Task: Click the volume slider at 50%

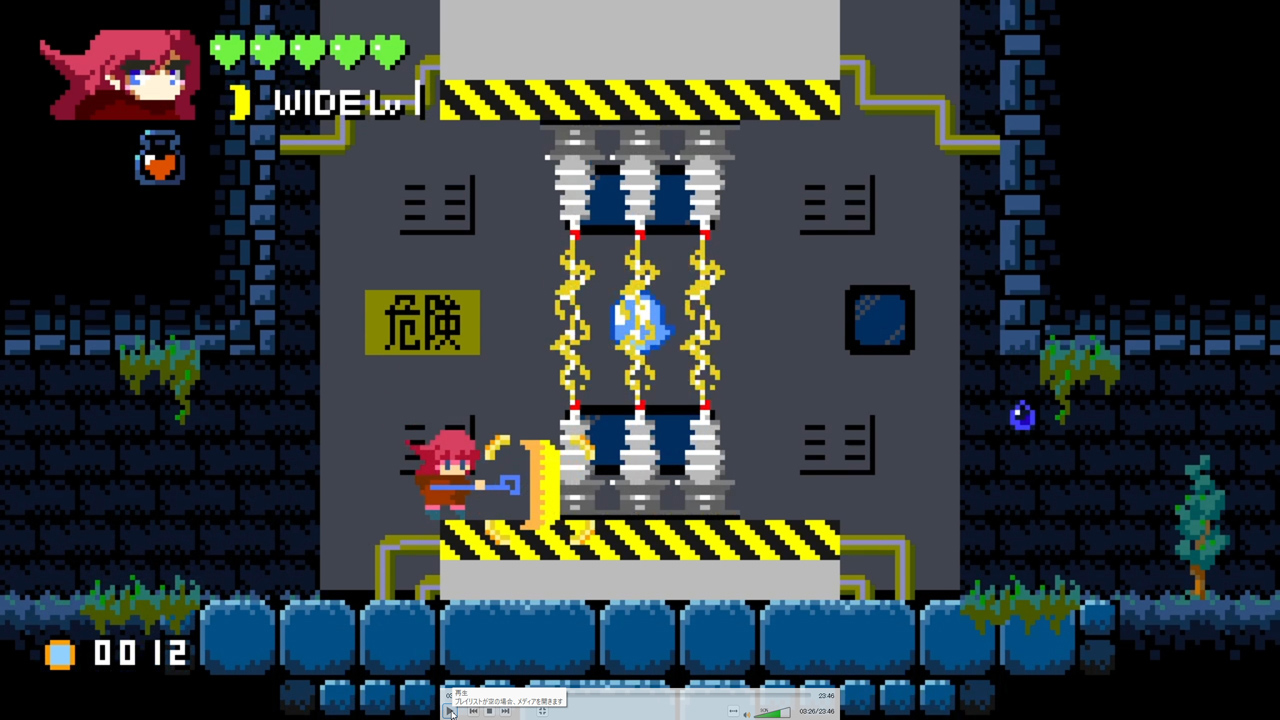Action: 771,712
